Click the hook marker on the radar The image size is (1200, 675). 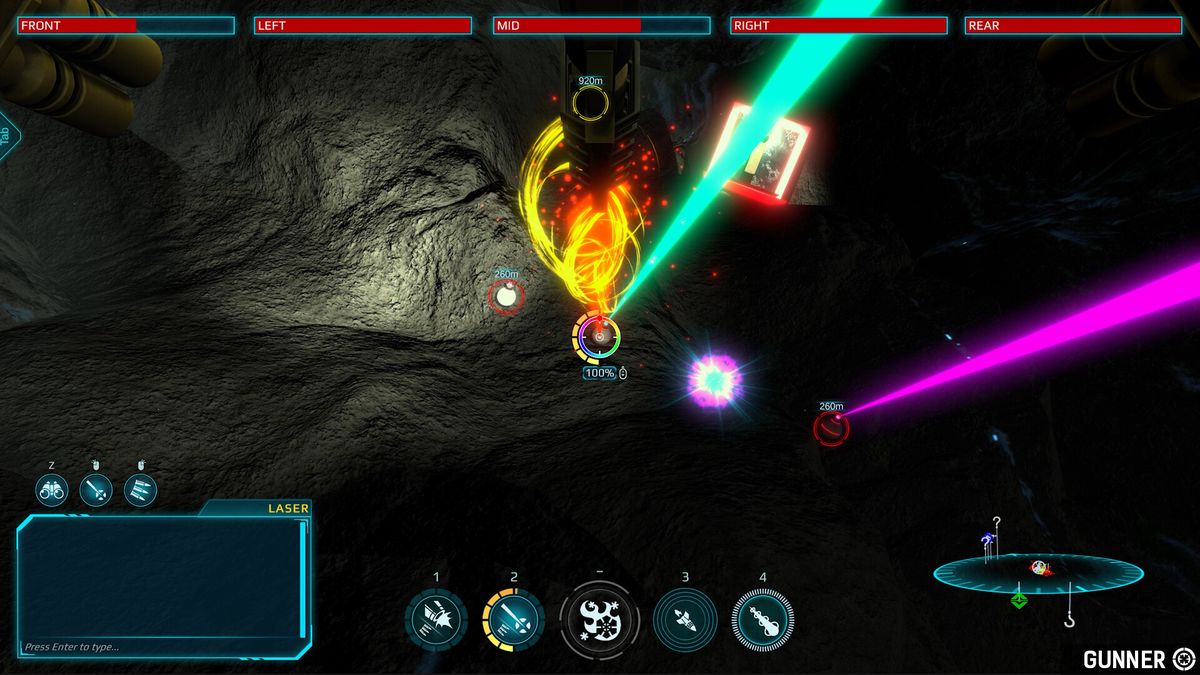1070,620
